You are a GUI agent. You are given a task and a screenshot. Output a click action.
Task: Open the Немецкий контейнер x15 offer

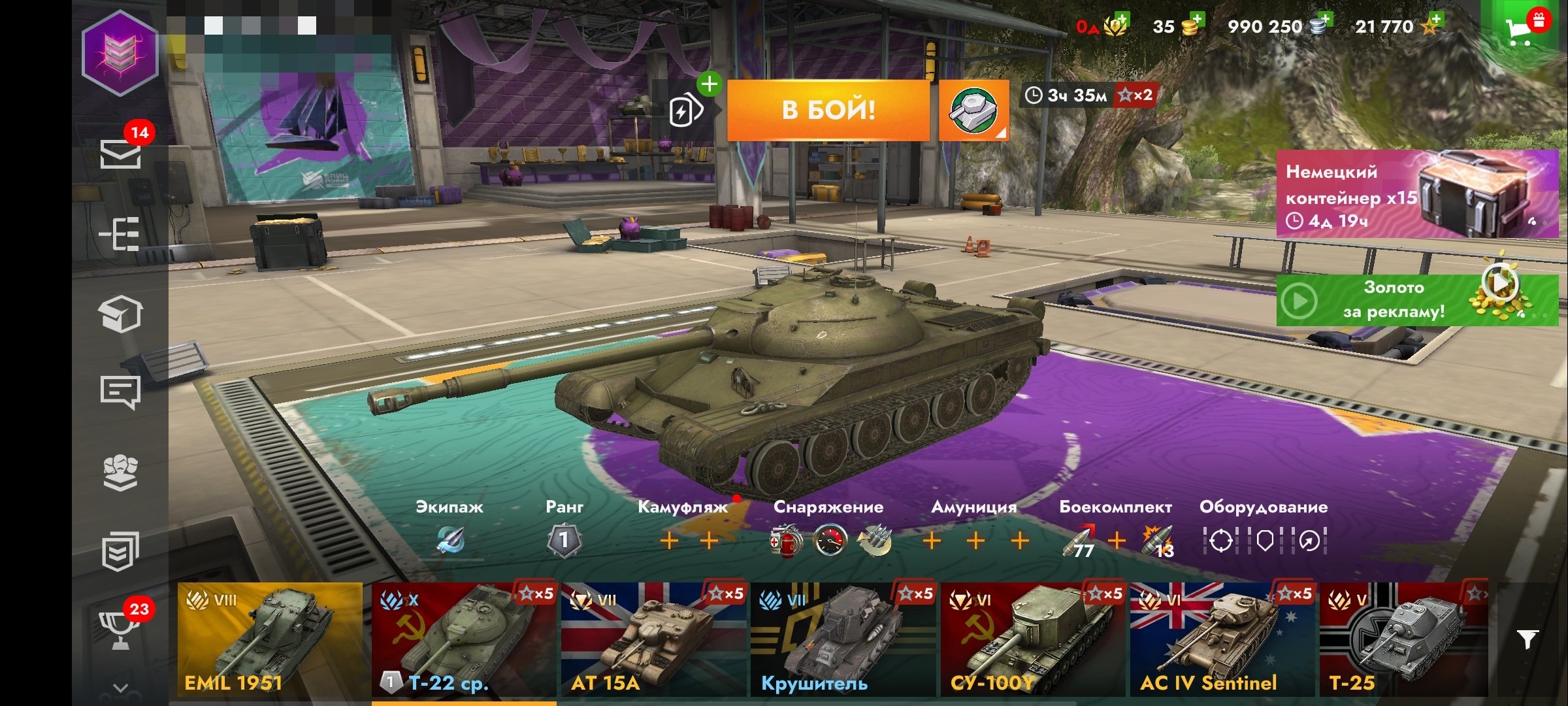click(x=1416, y=193)
